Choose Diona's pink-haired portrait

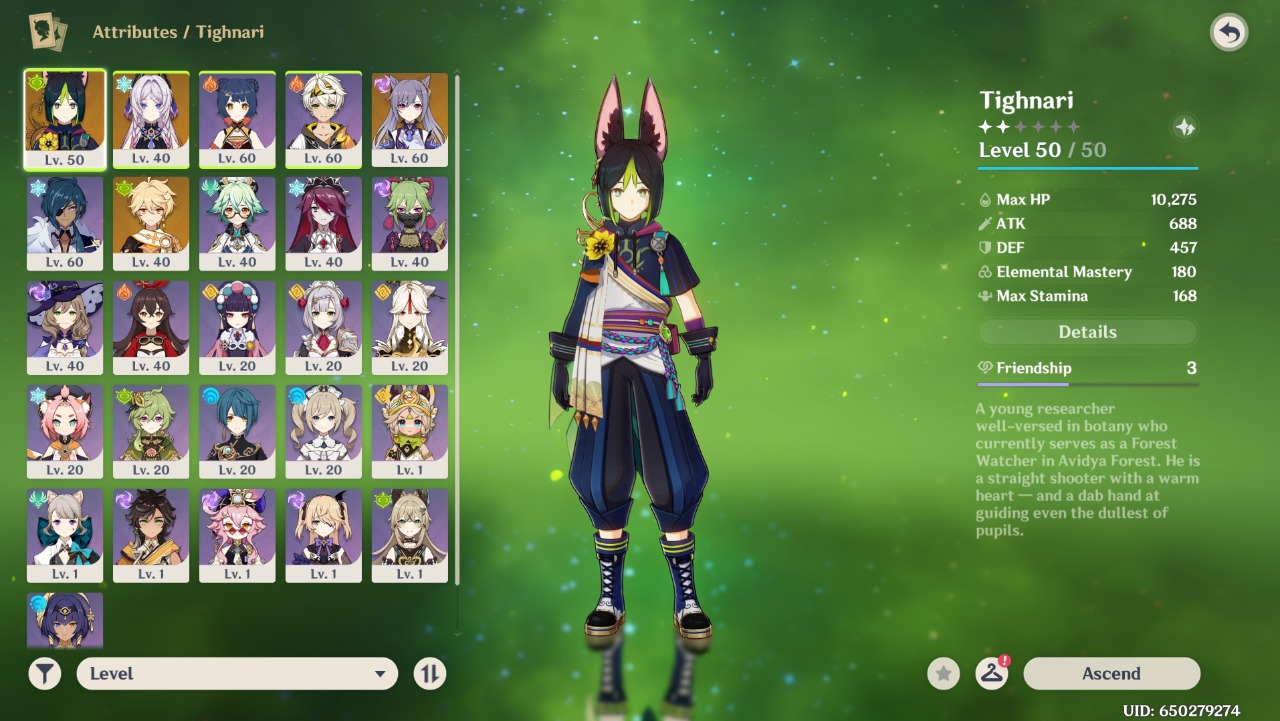[65, 430]
